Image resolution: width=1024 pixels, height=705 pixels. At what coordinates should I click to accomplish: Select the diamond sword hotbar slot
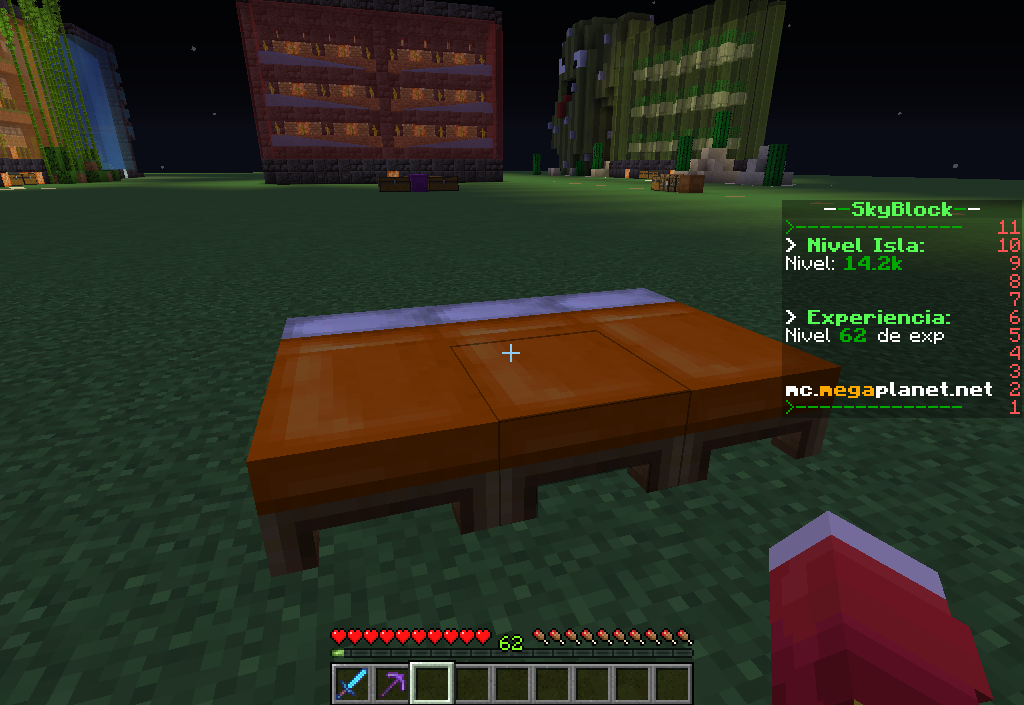tap(352, 684)
